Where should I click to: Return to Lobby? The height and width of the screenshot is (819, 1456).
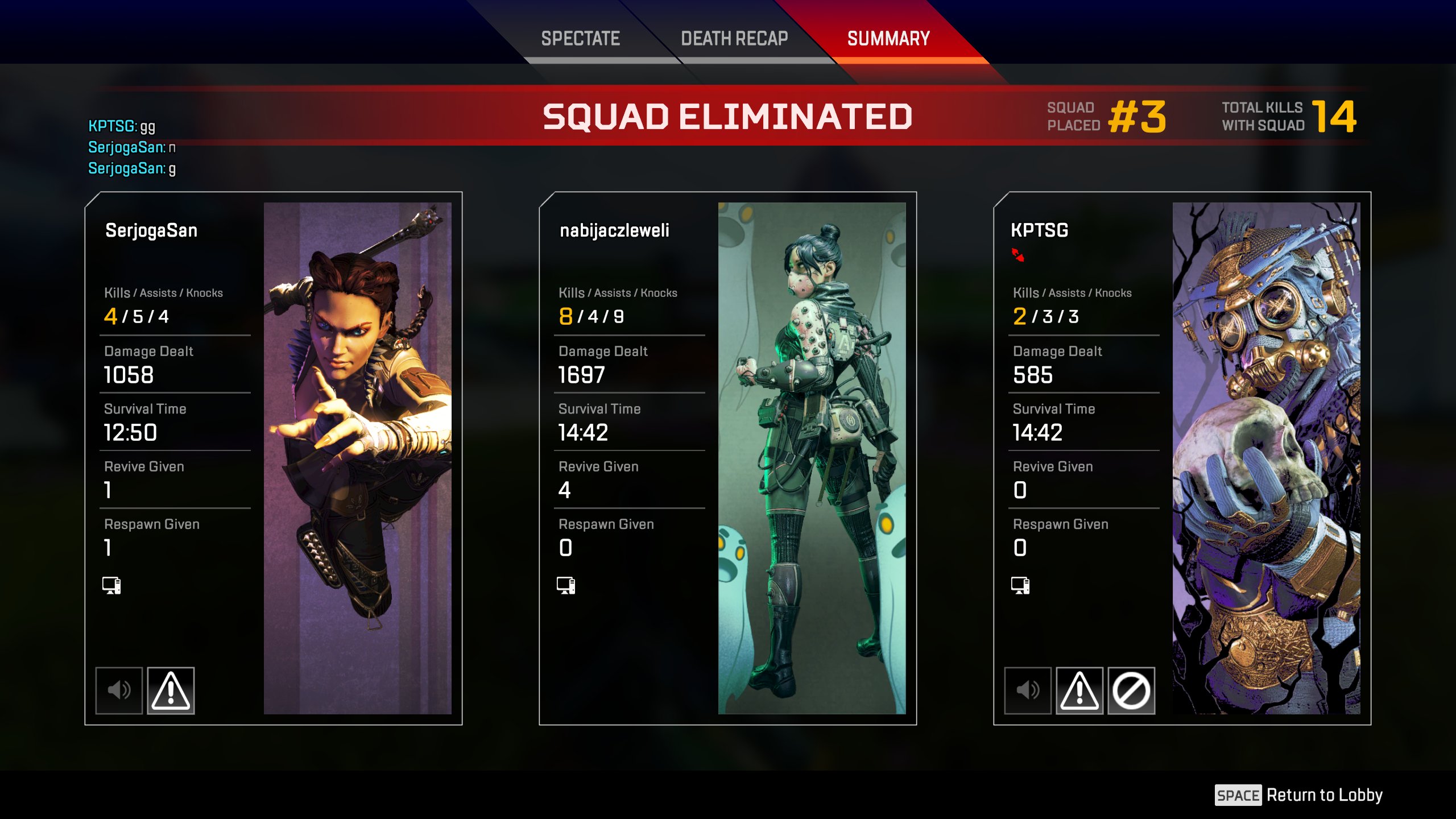pyautogui.click(x=1299, y=795)
